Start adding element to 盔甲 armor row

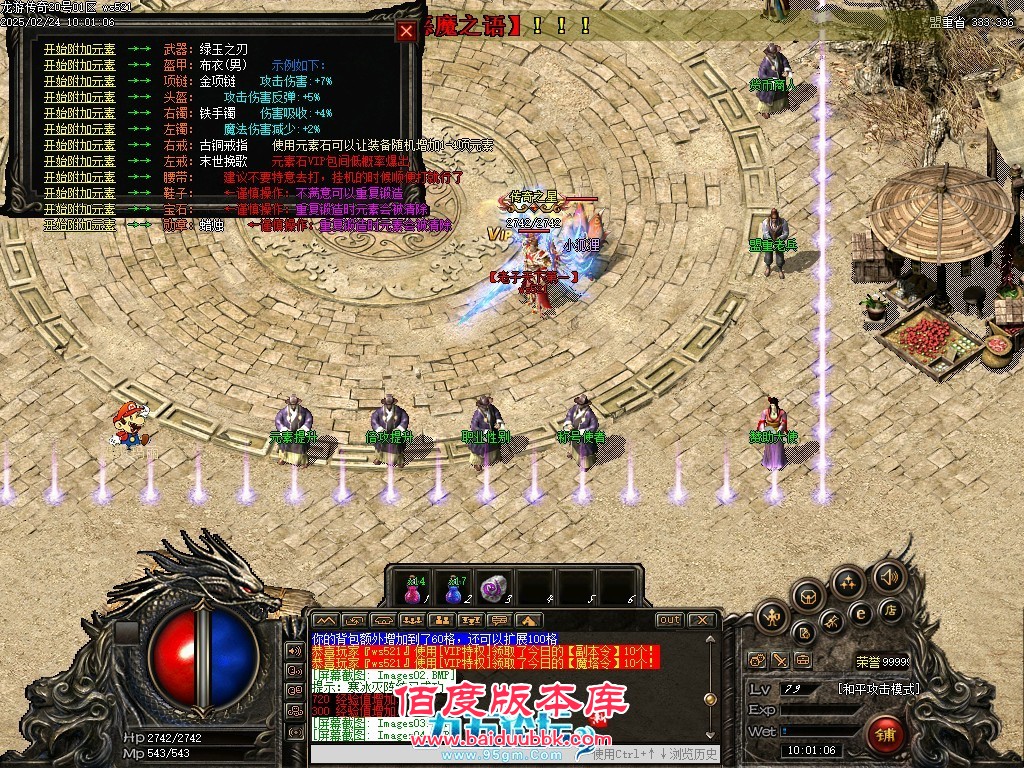79,65
